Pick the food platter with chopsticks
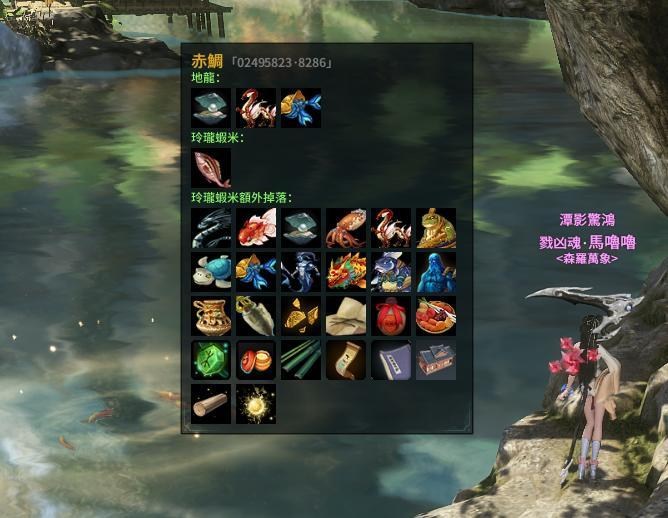The height and width of the screenshot is (518, 668). tap(436, 316)
